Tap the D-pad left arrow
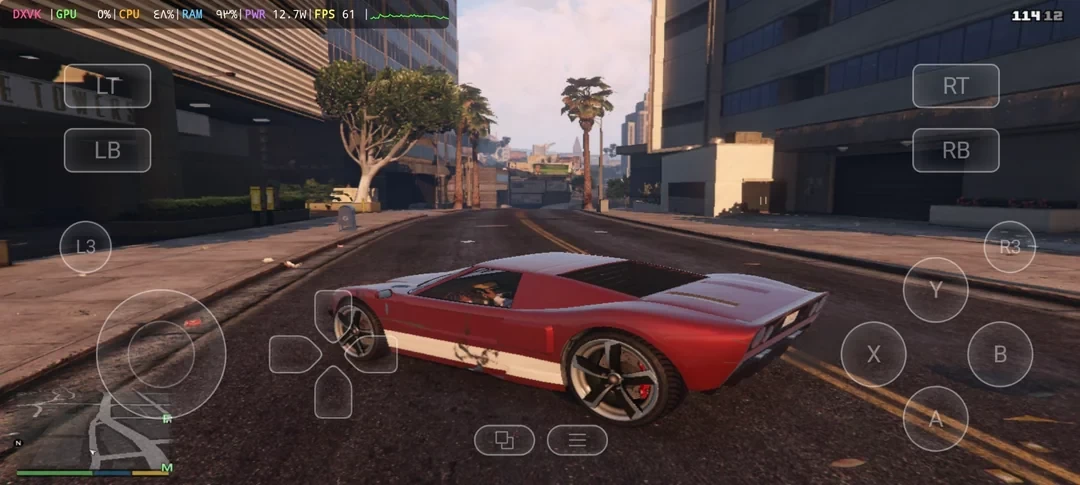The width and height of the screenshot is (1080, 485). coord(293,354)
